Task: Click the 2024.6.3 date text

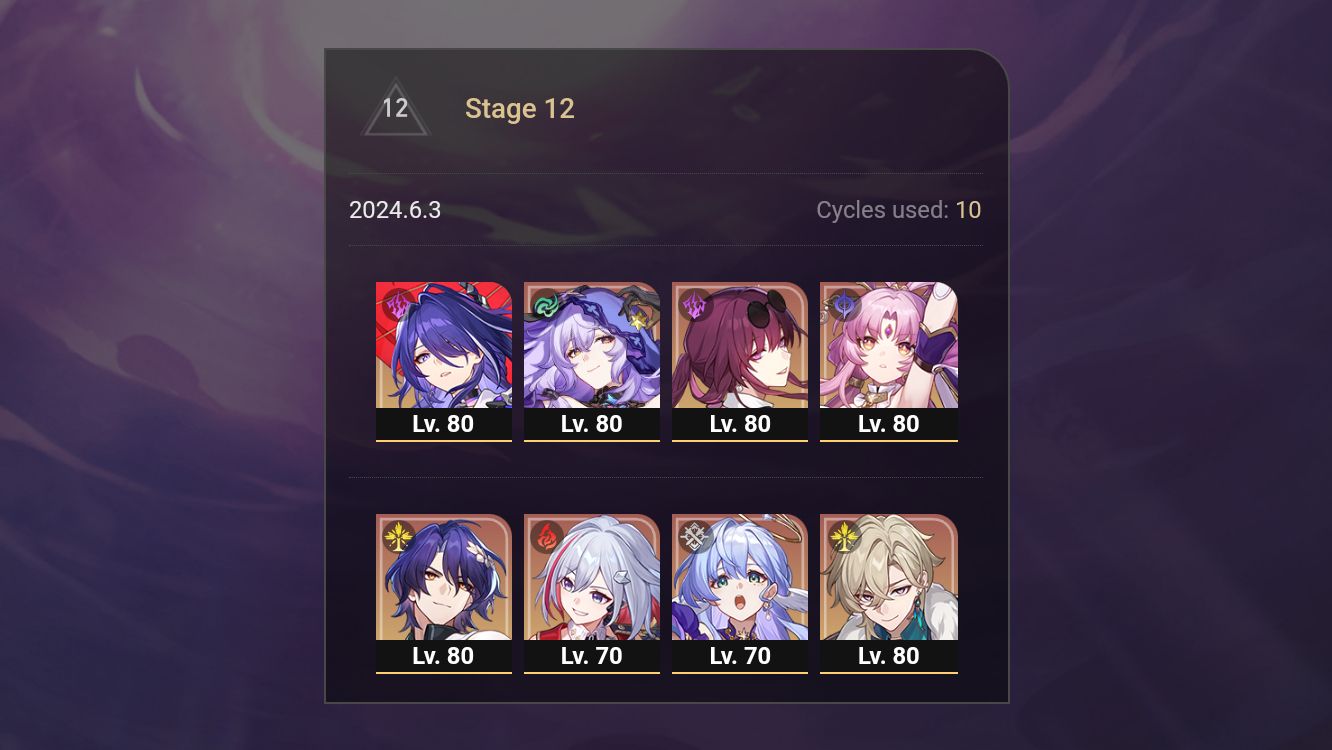Action: click(x=396, y=210)
